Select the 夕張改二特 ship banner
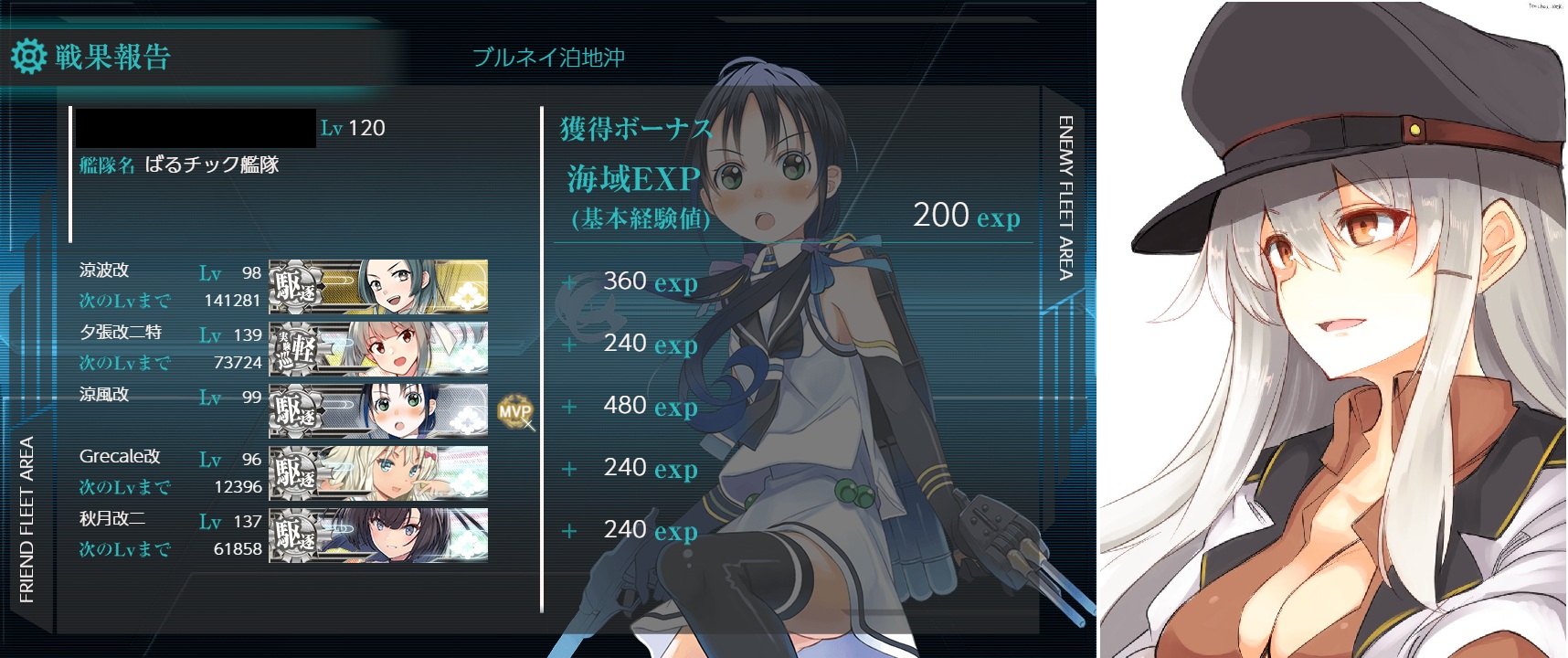Image resolution: width=1568 pixels, height=658 pixels. click(x=378, y=348)
